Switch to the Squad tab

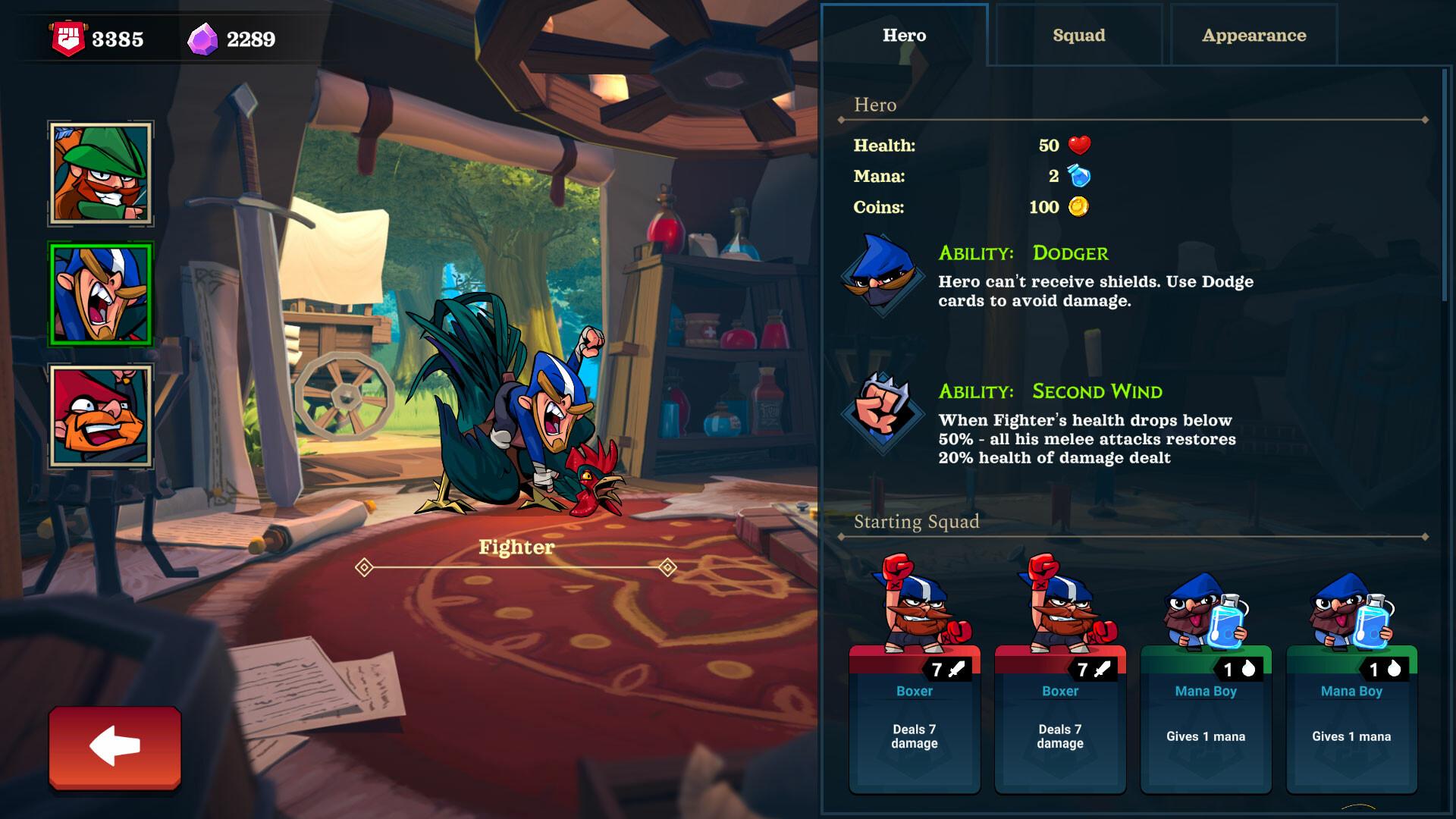(1078, 35)
